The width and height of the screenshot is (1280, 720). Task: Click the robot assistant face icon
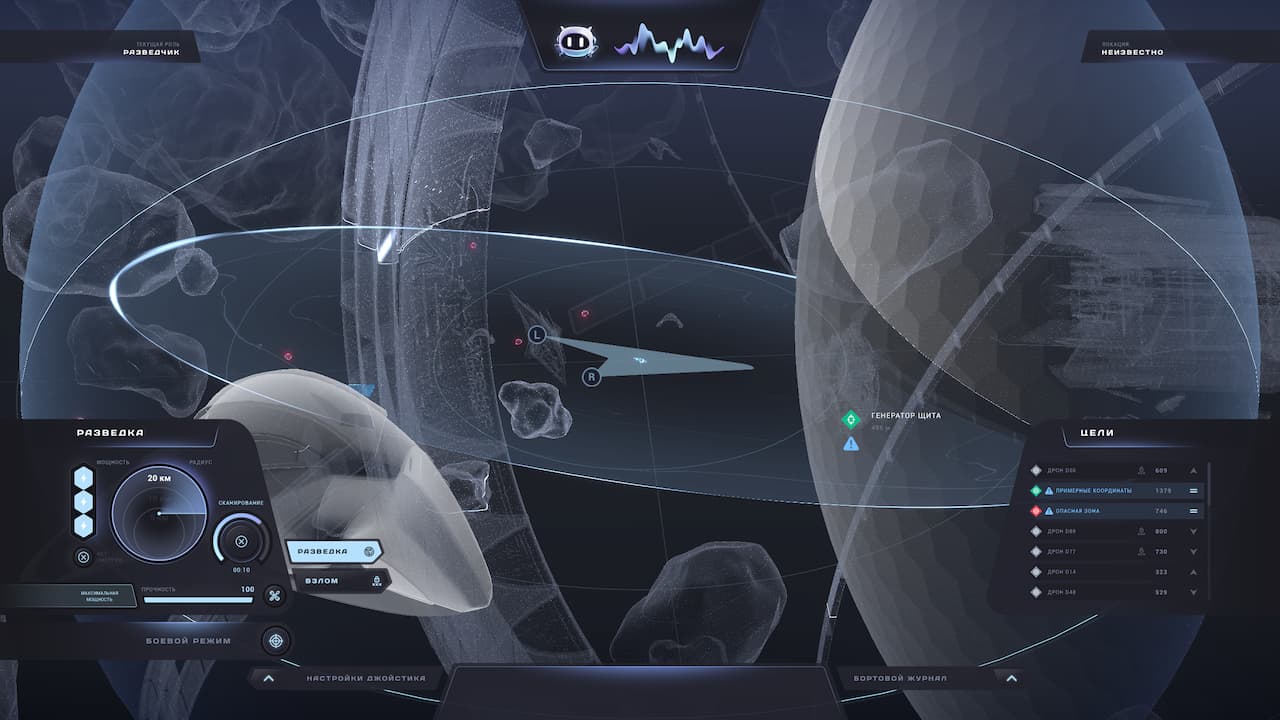[576, 42]
